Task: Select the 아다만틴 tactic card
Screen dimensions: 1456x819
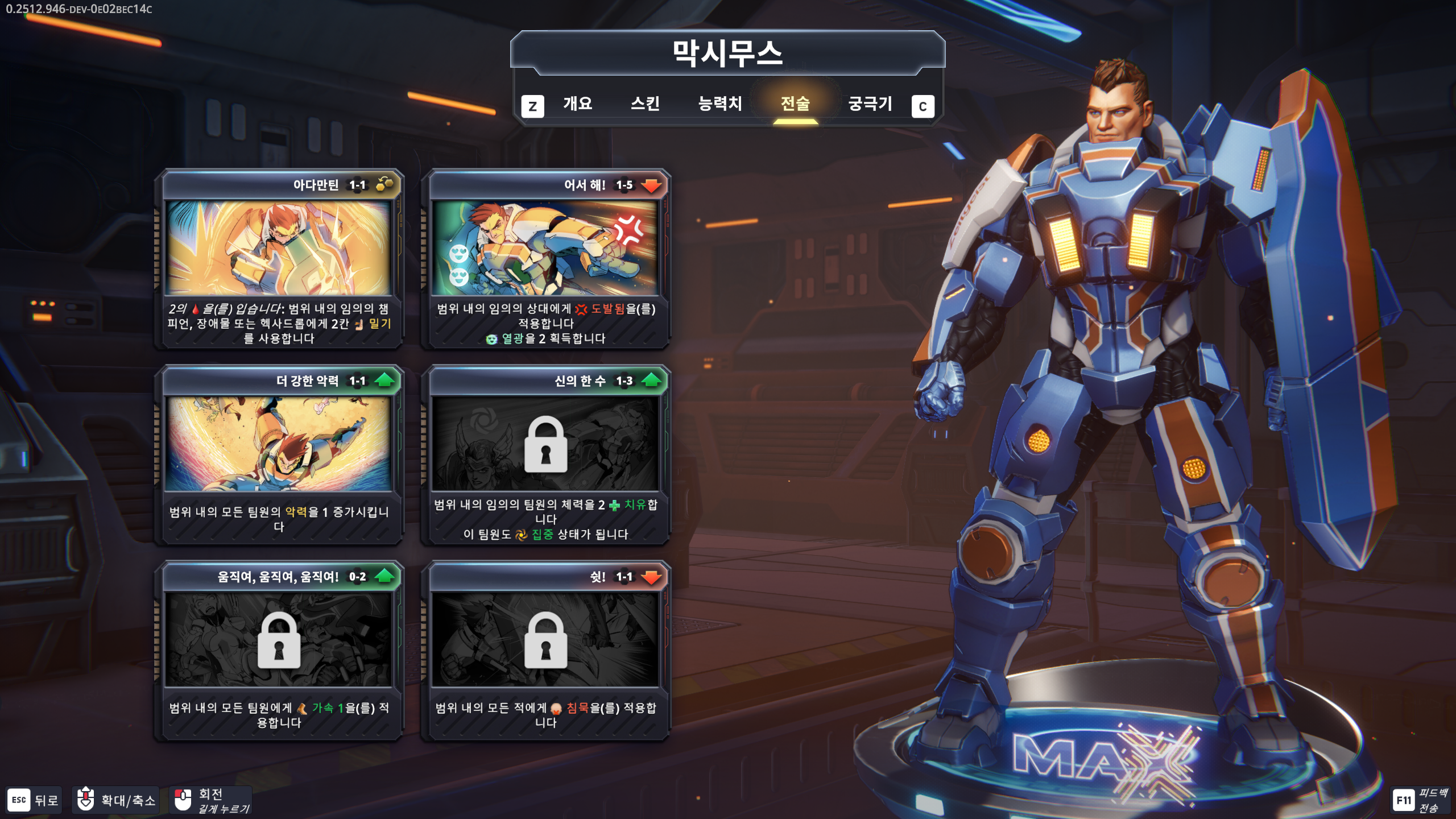Action: (x=279, y=259)
